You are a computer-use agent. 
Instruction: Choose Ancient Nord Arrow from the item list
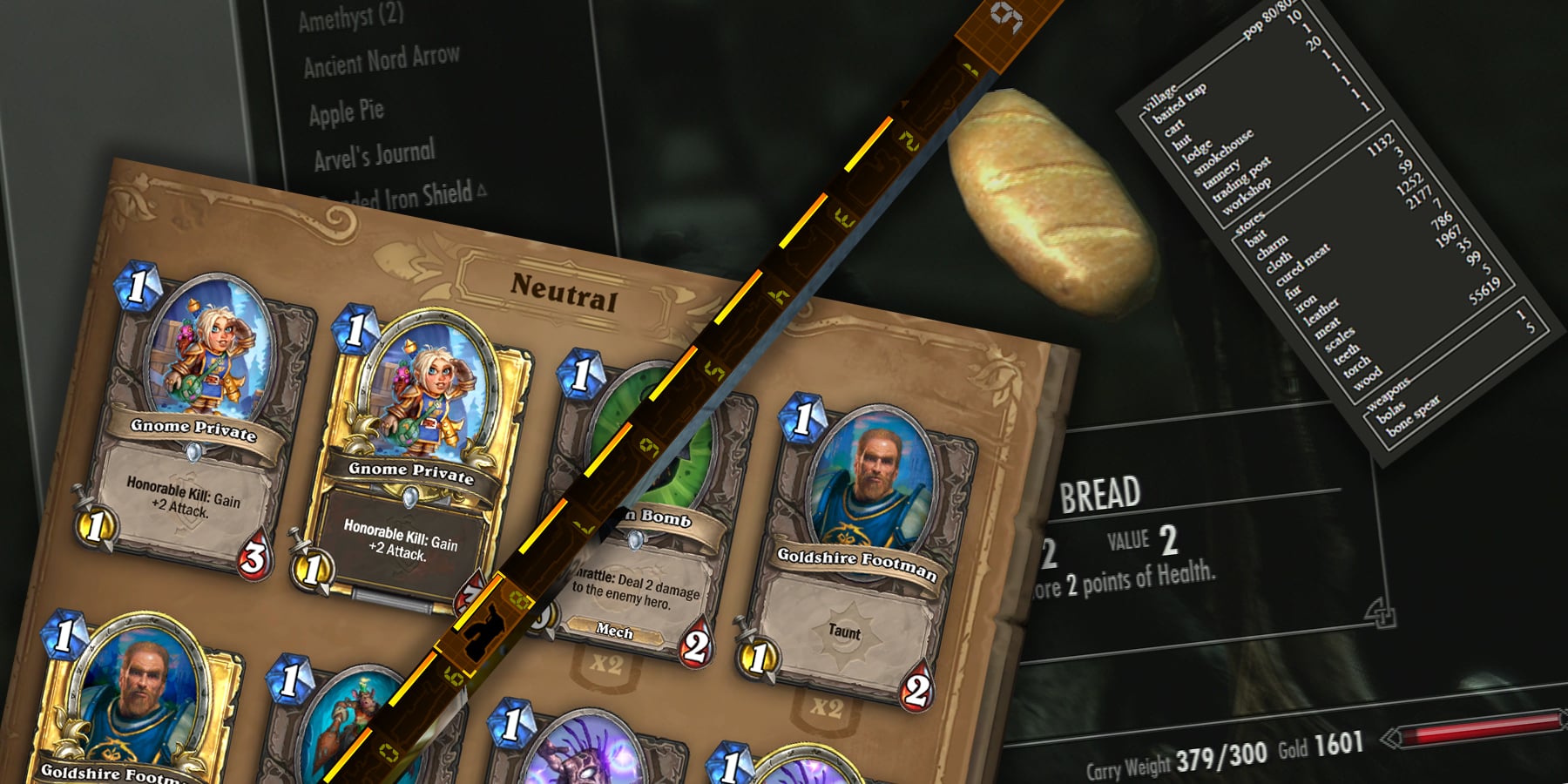(x=382, y=61)
